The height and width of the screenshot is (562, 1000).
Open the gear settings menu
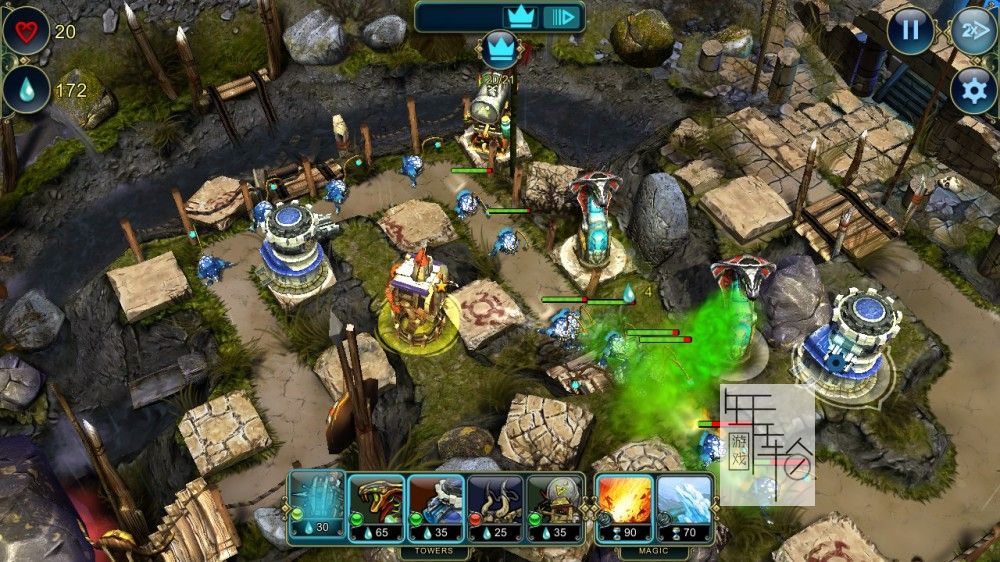972,91
